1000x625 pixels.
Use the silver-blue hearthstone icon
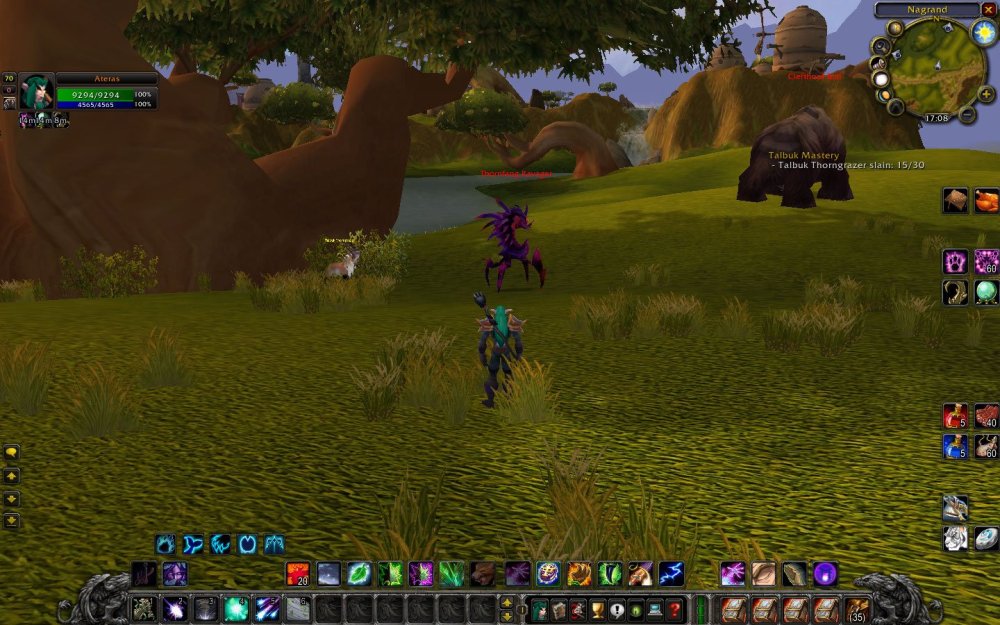pyautogui.click(x=986, y=538)
